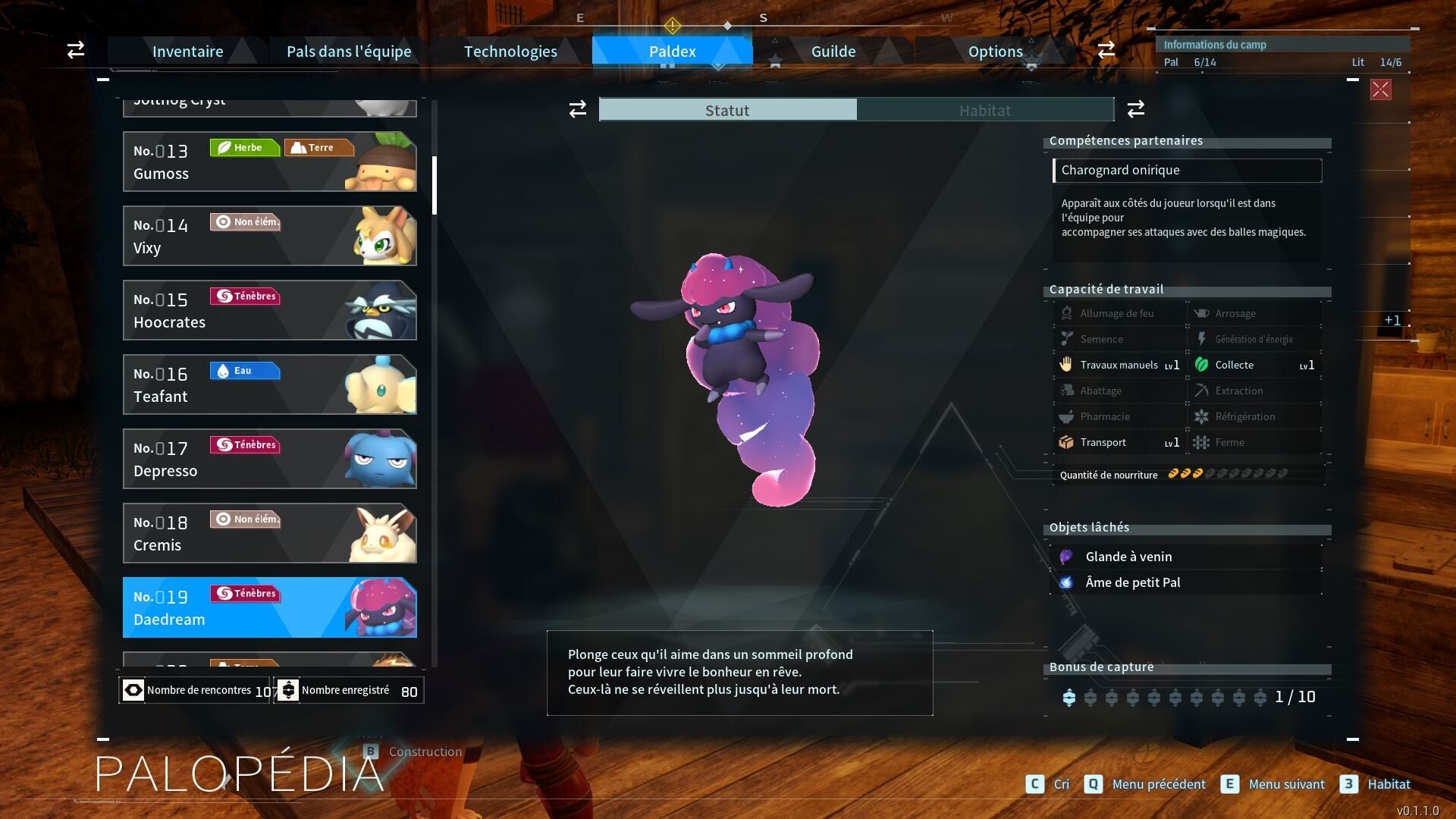
Task: Switch to the Habitat sub-tab
Action: 984,110
